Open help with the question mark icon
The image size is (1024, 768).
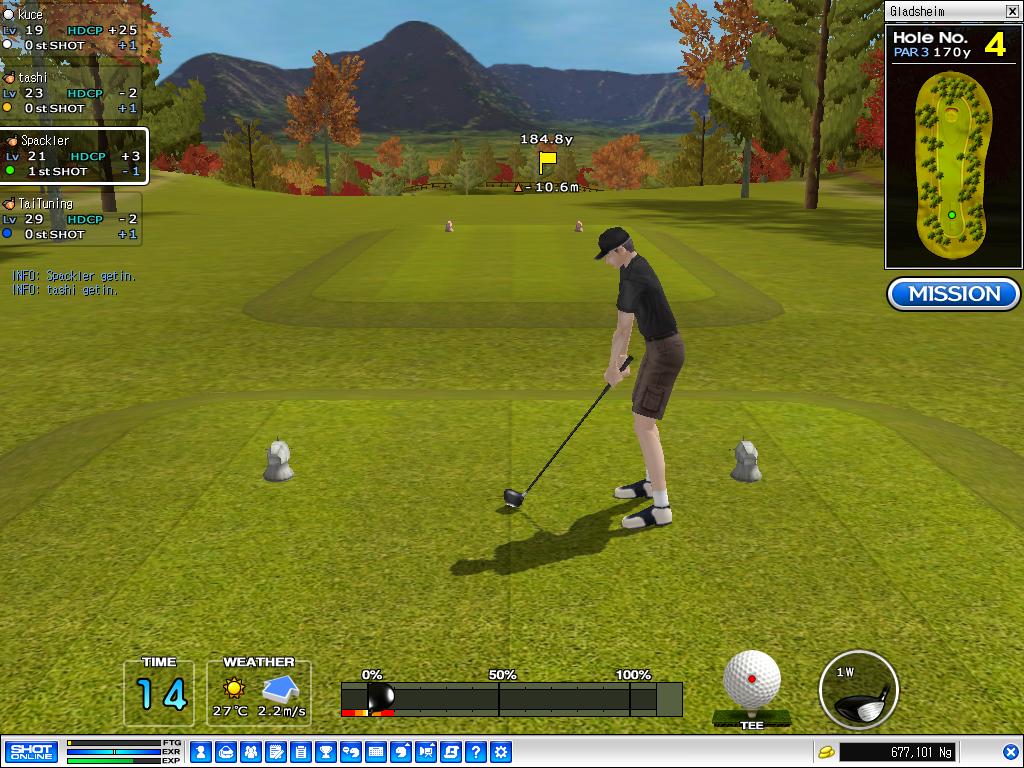(x=476, y=752)
